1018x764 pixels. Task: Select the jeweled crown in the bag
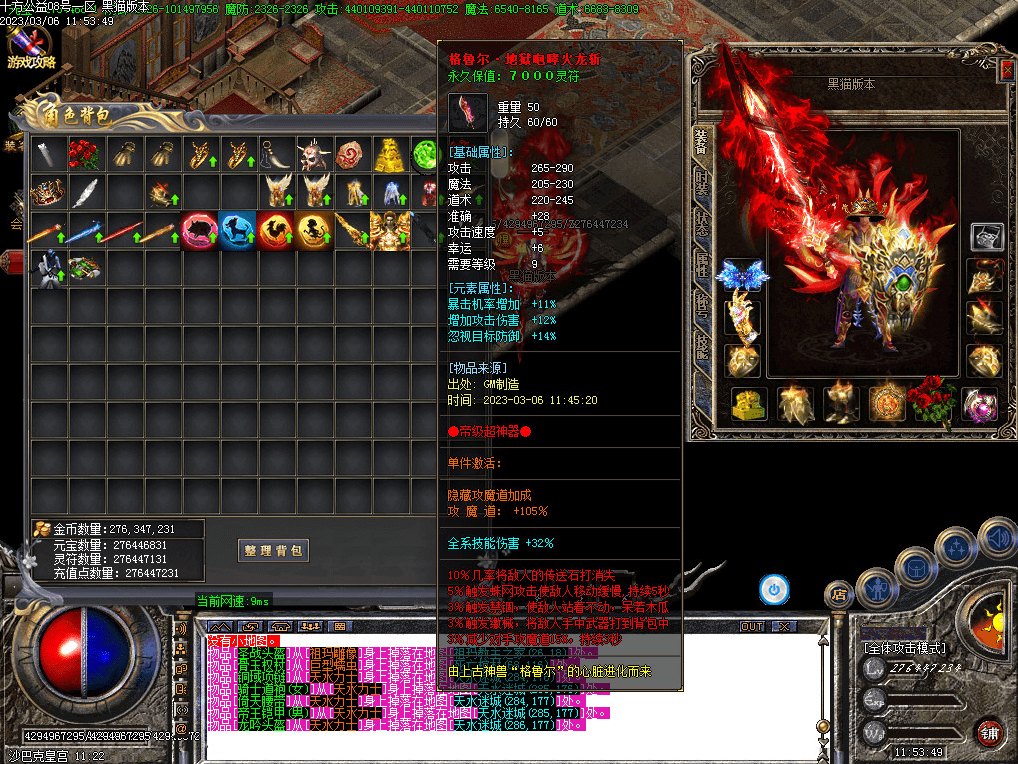point(46,192)
